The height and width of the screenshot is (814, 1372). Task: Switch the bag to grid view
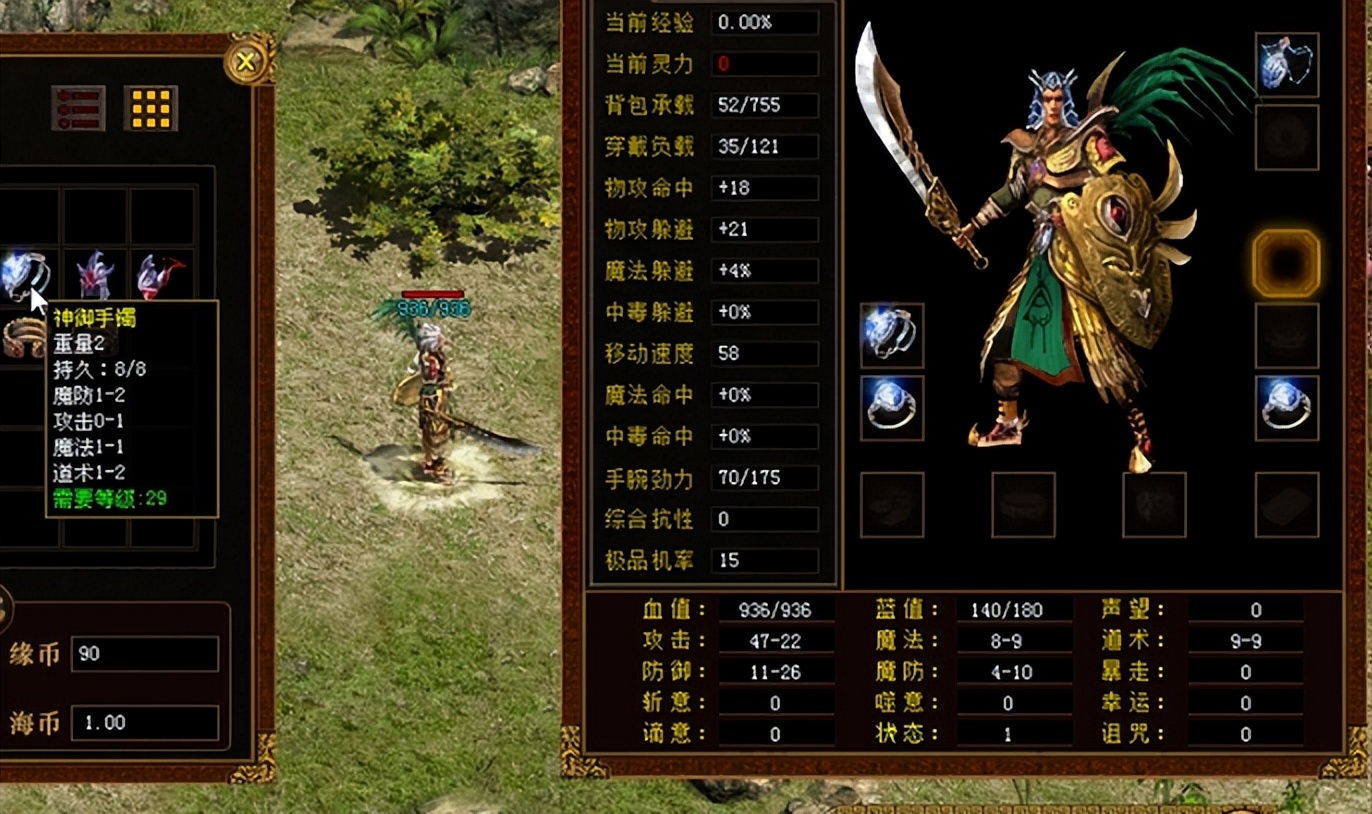(x=151, y=108)
